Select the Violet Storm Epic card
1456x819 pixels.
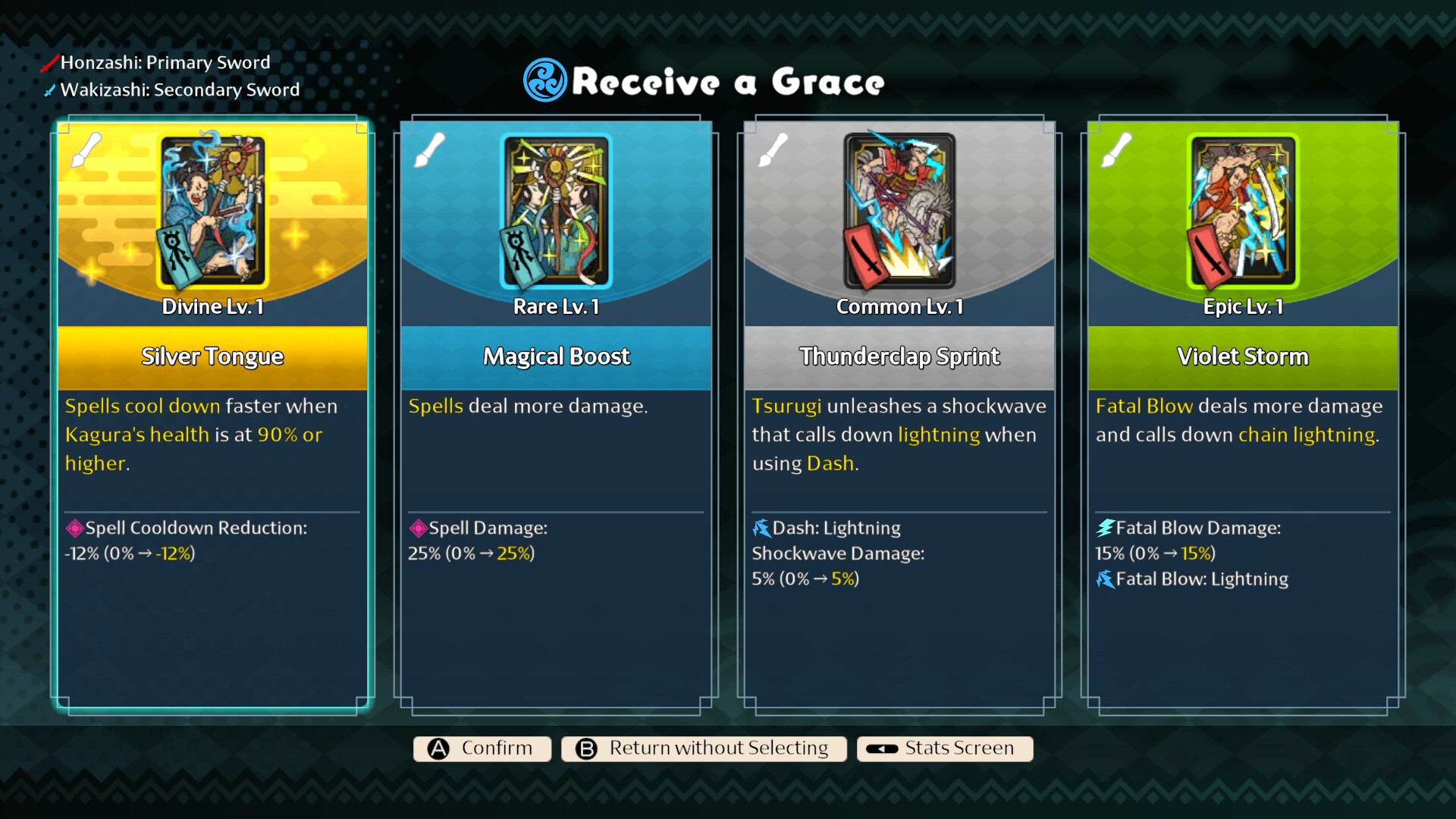pos(1243,417)
